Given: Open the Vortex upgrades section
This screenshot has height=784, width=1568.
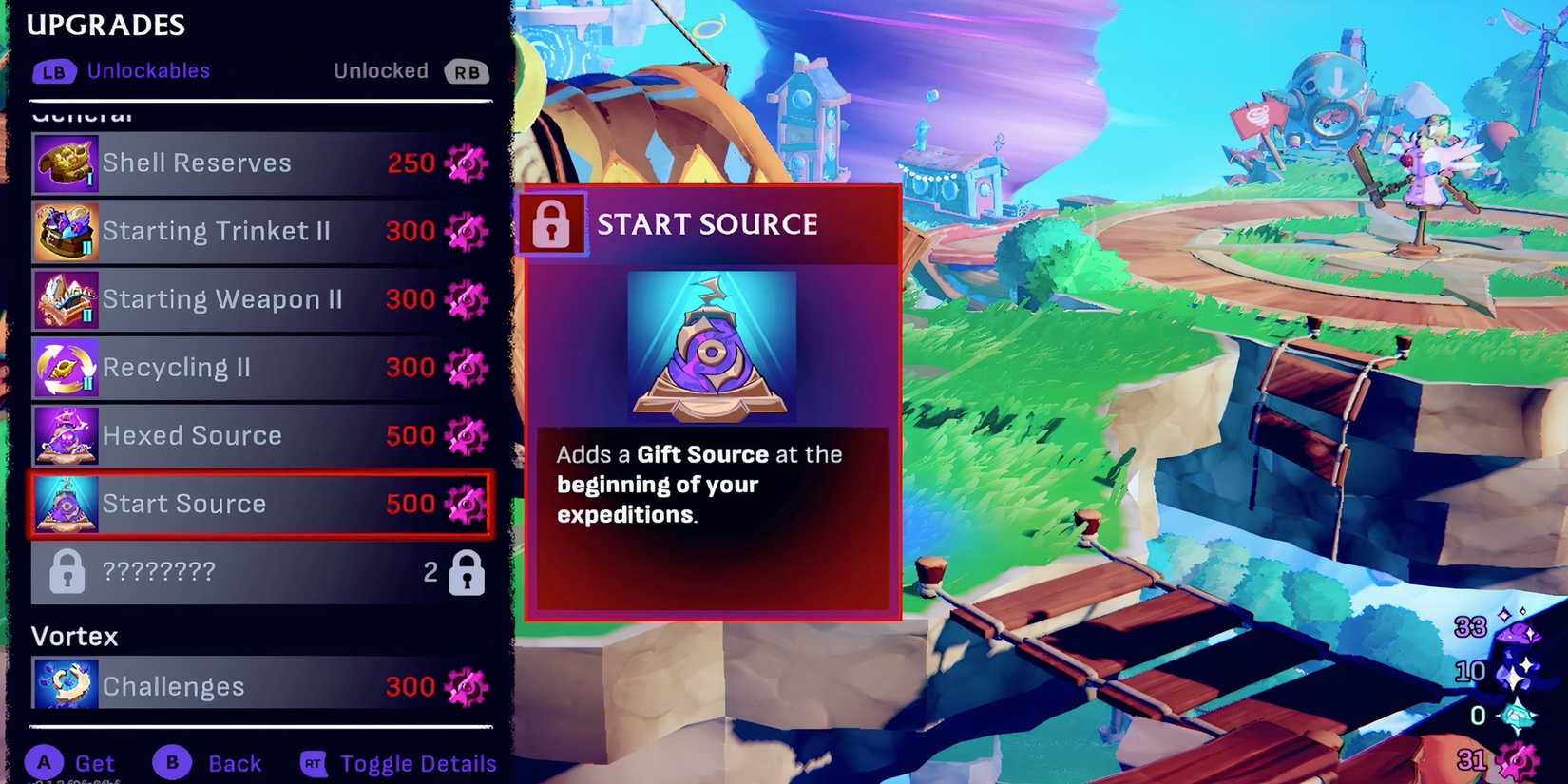Looking at the screenshot, I should point(74,636).
